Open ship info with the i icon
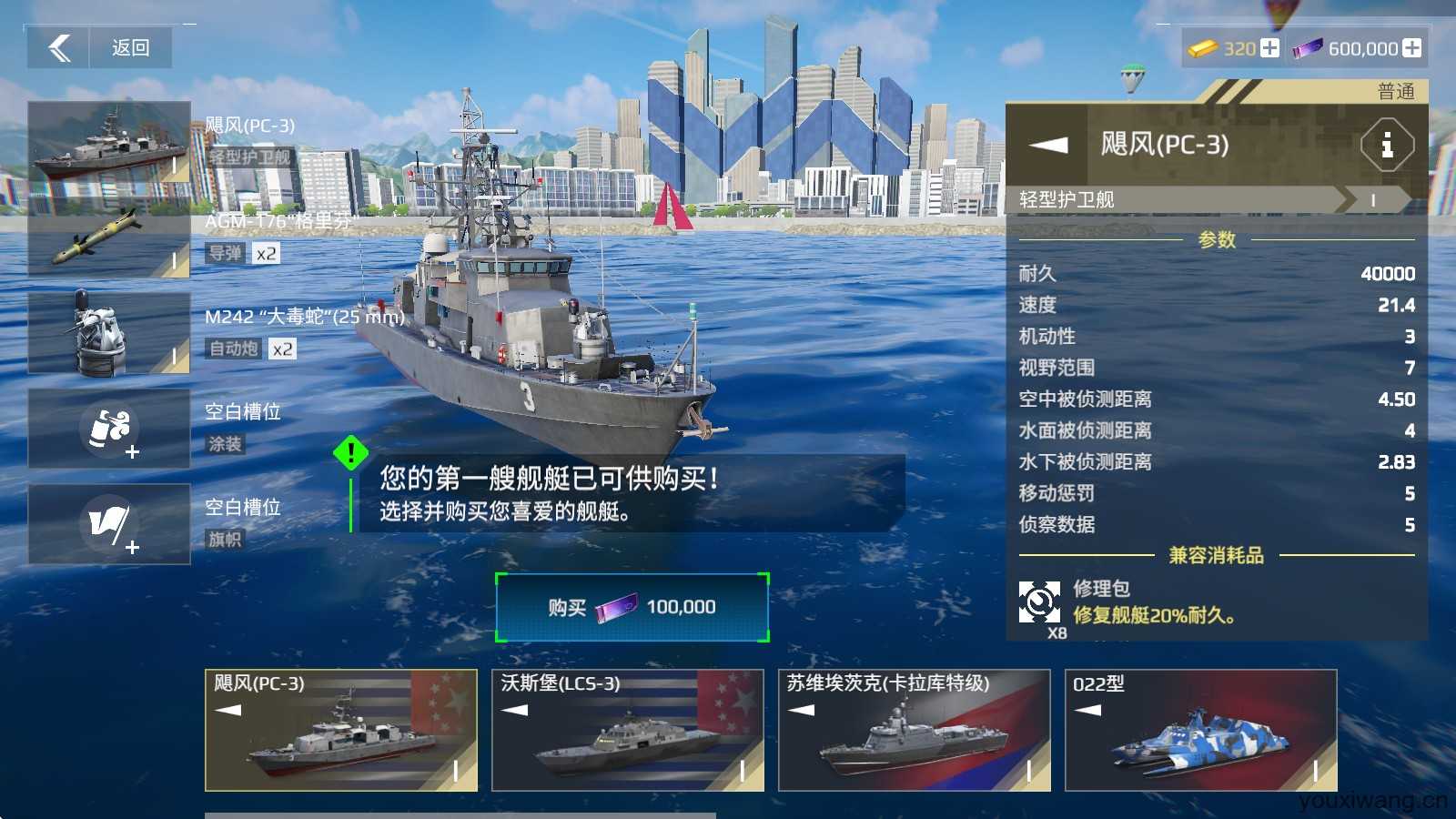This screenshot has height=819, width=1456. tap(1387, 145)
